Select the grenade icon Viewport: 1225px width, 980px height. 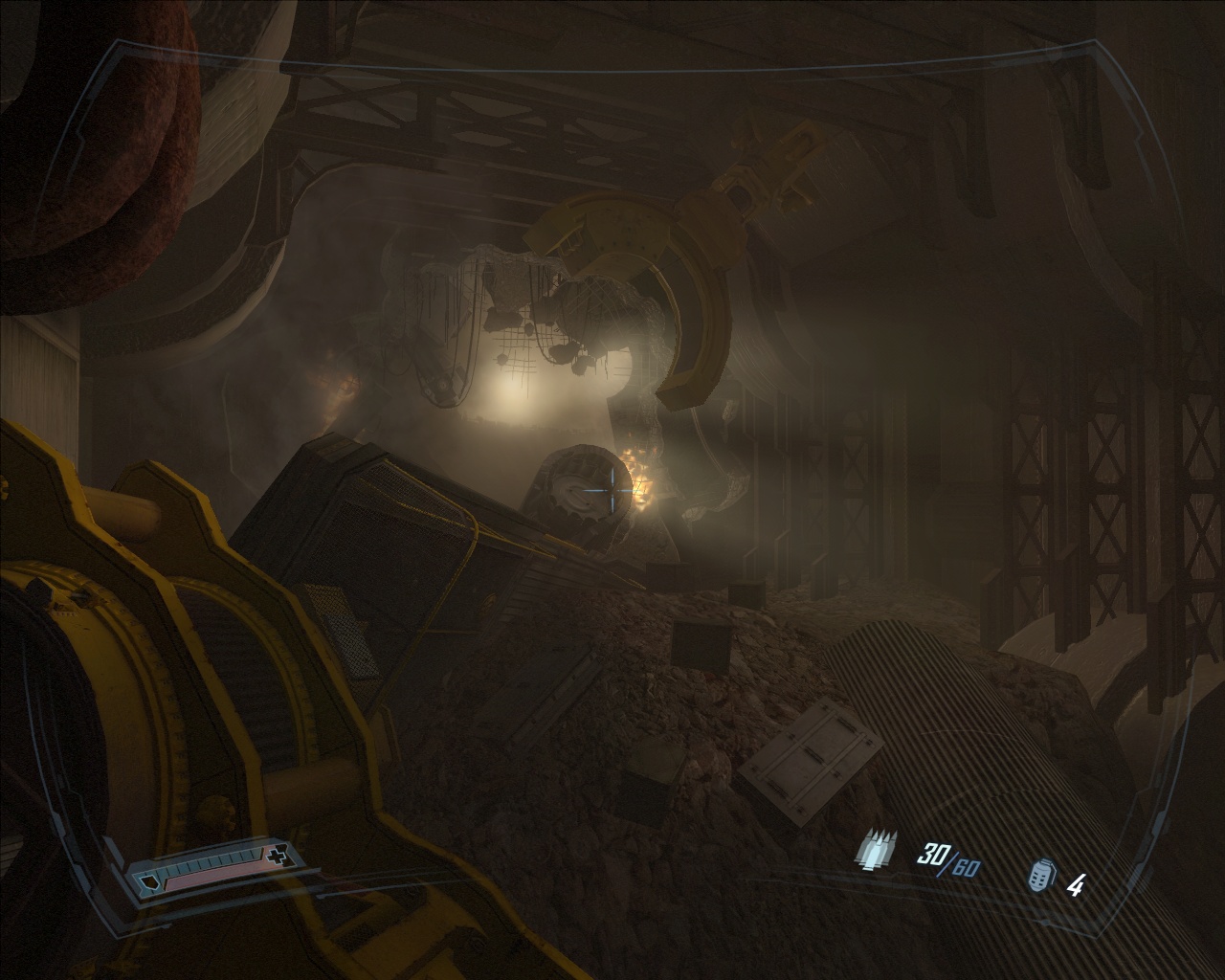pyautogui.click(x=1040, y=877)
